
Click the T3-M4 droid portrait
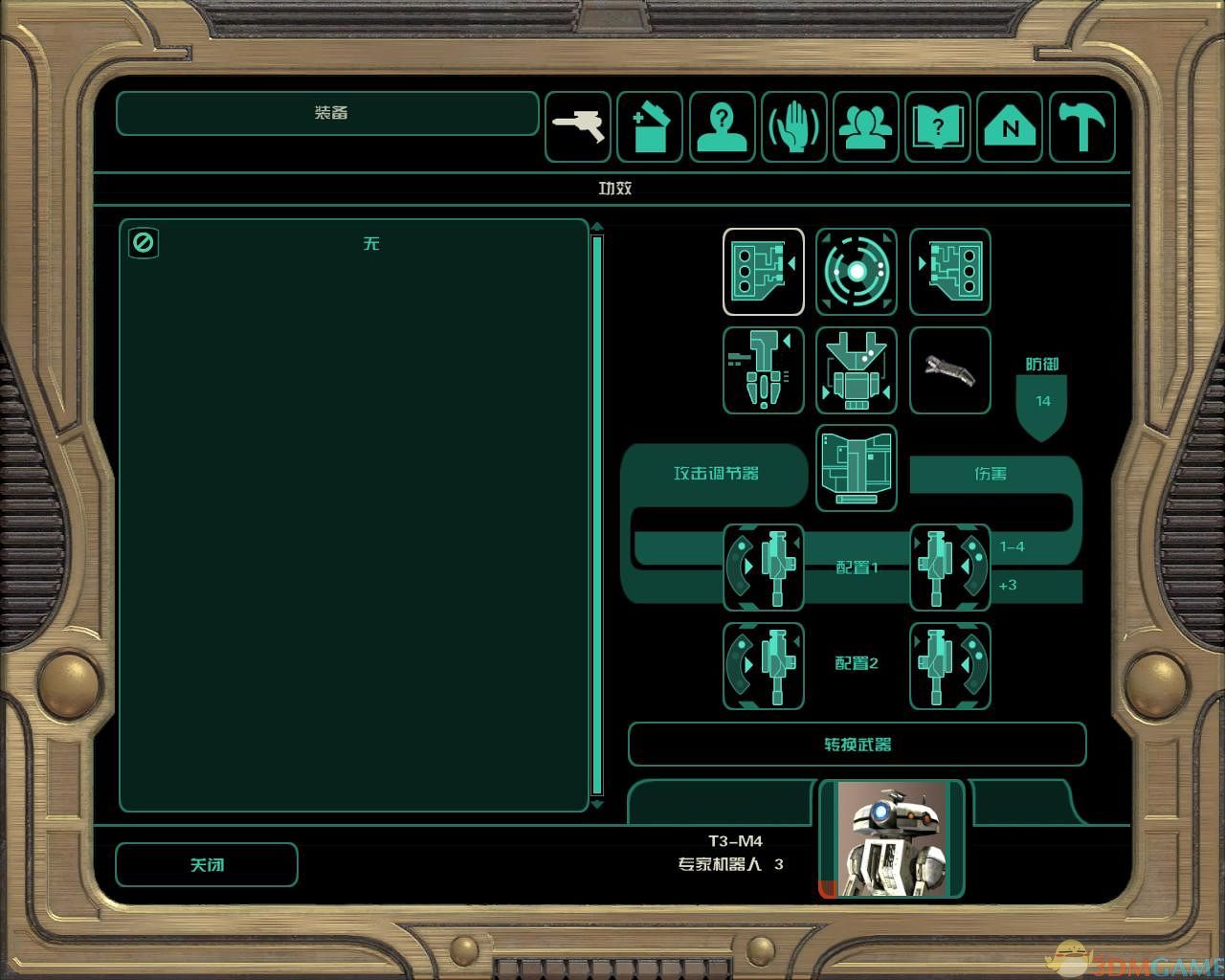point(893,839)
